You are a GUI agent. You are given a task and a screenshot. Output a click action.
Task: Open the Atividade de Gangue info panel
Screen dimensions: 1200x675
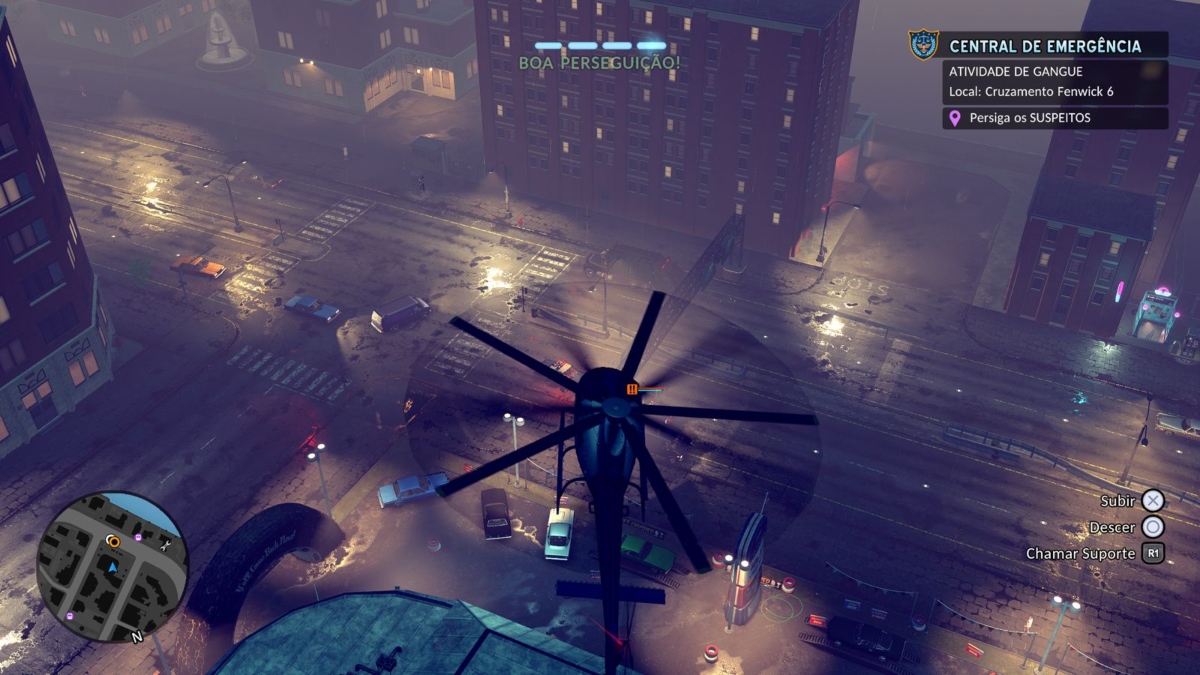tap(1055, 82)
